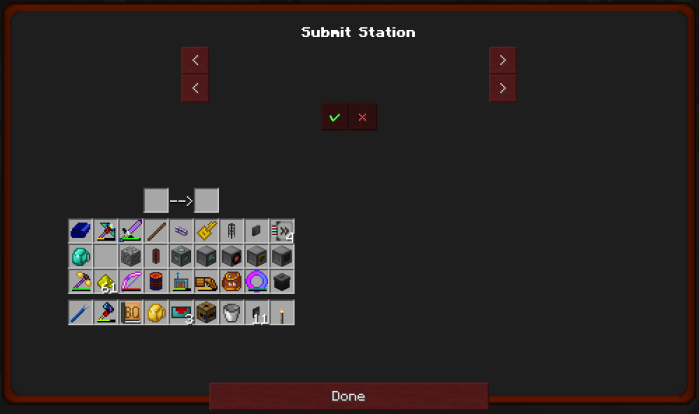Select the empty bucket in the hotbar

(x=231, y=313)
